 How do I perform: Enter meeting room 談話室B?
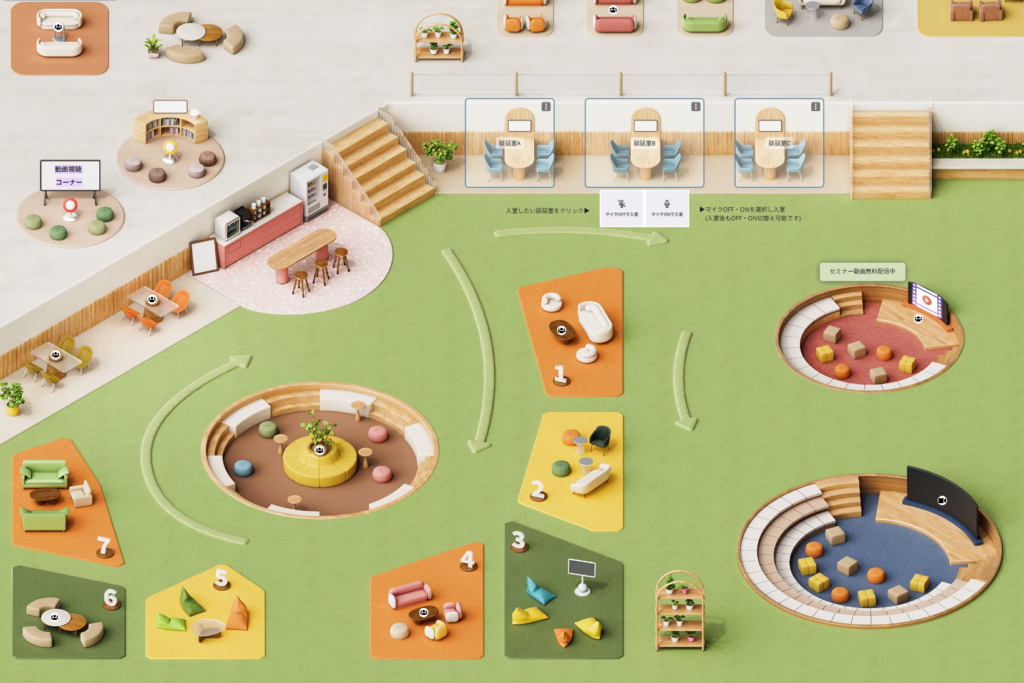pyautogui.click(x=643, y=144)
